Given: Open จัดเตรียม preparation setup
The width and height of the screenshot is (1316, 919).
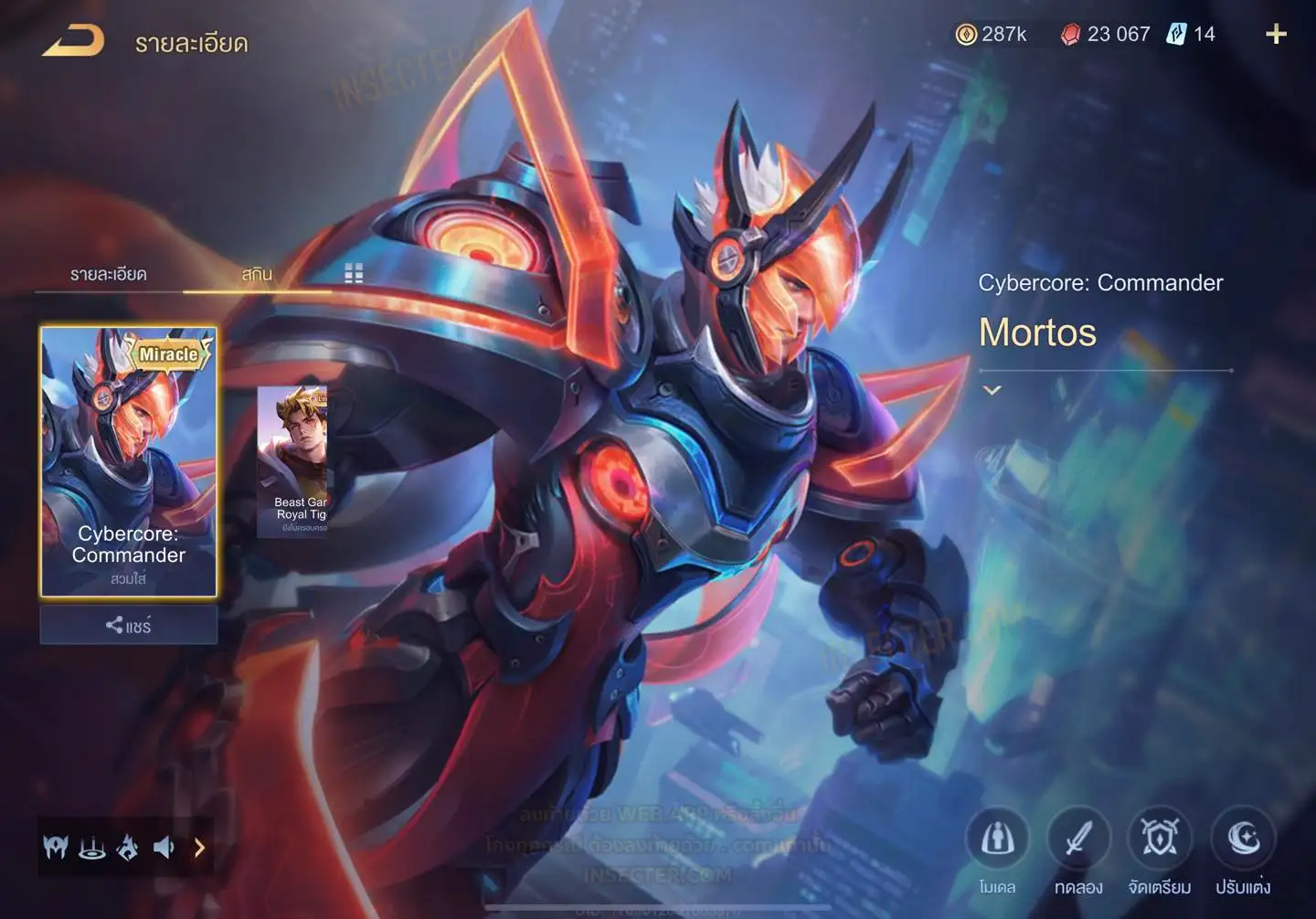Looking at the screenshot, I should point(1159,840).
